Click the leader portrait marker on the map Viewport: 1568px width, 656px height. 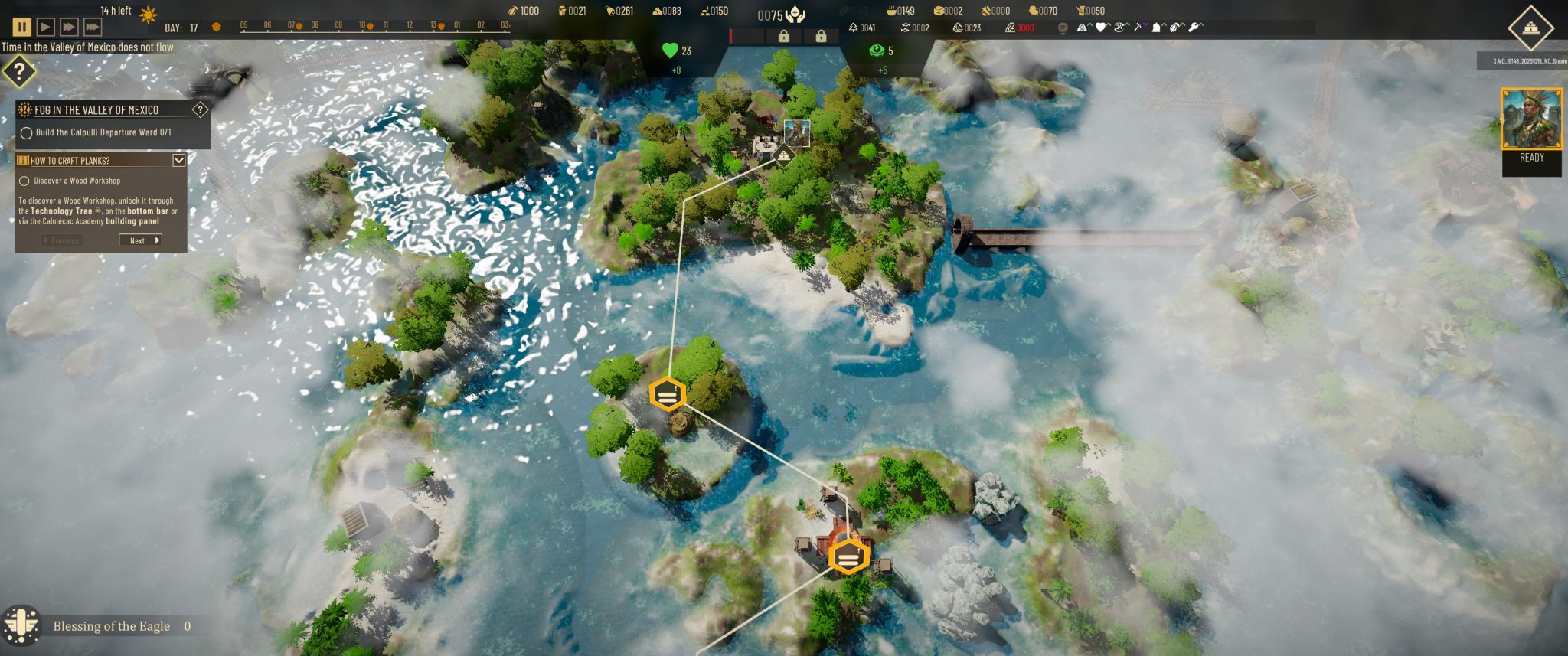[x=796, y=132]
